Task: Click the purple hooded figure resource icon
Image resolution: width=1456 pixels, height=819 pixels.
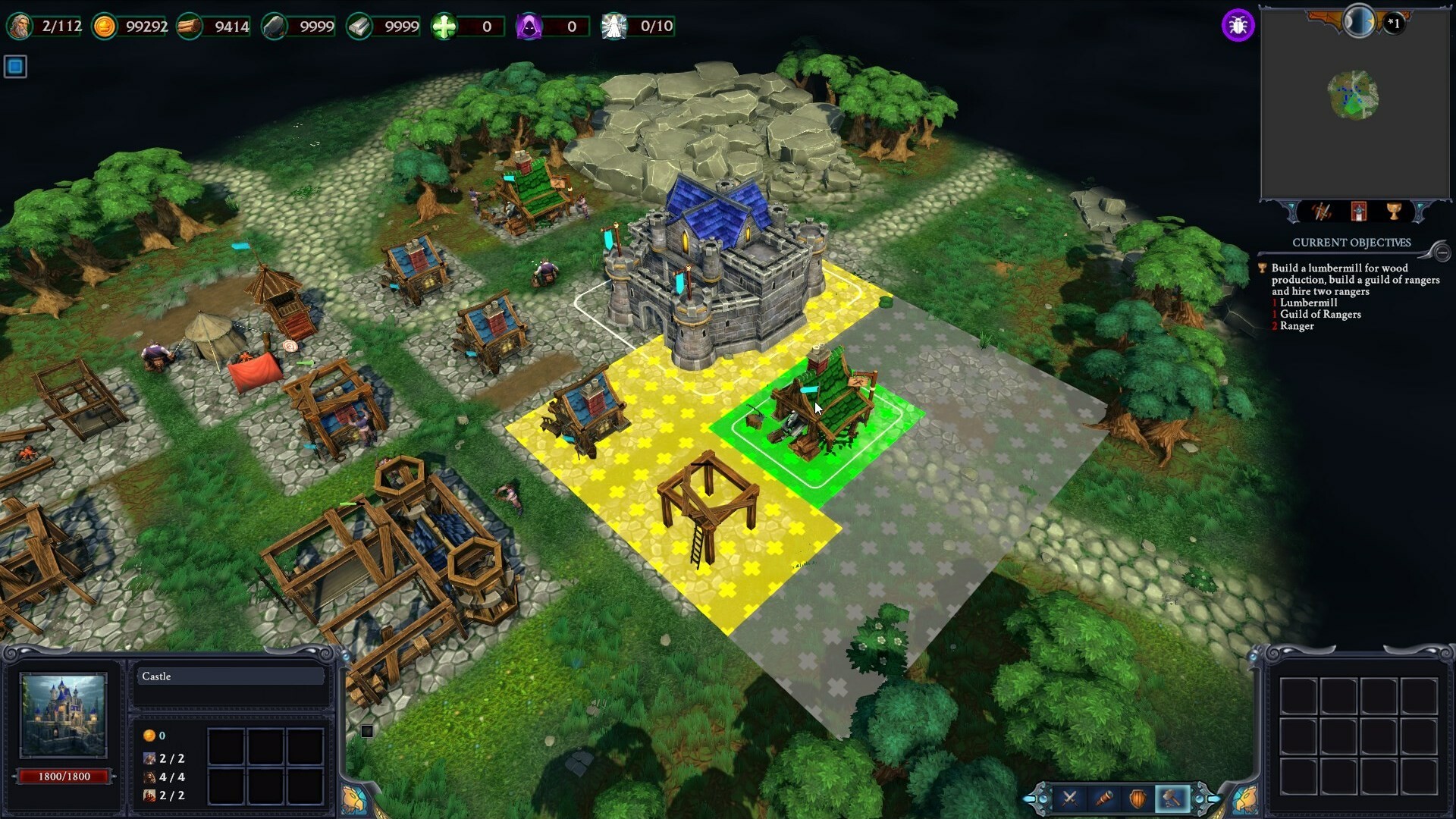Action: [x=529, y=27]
